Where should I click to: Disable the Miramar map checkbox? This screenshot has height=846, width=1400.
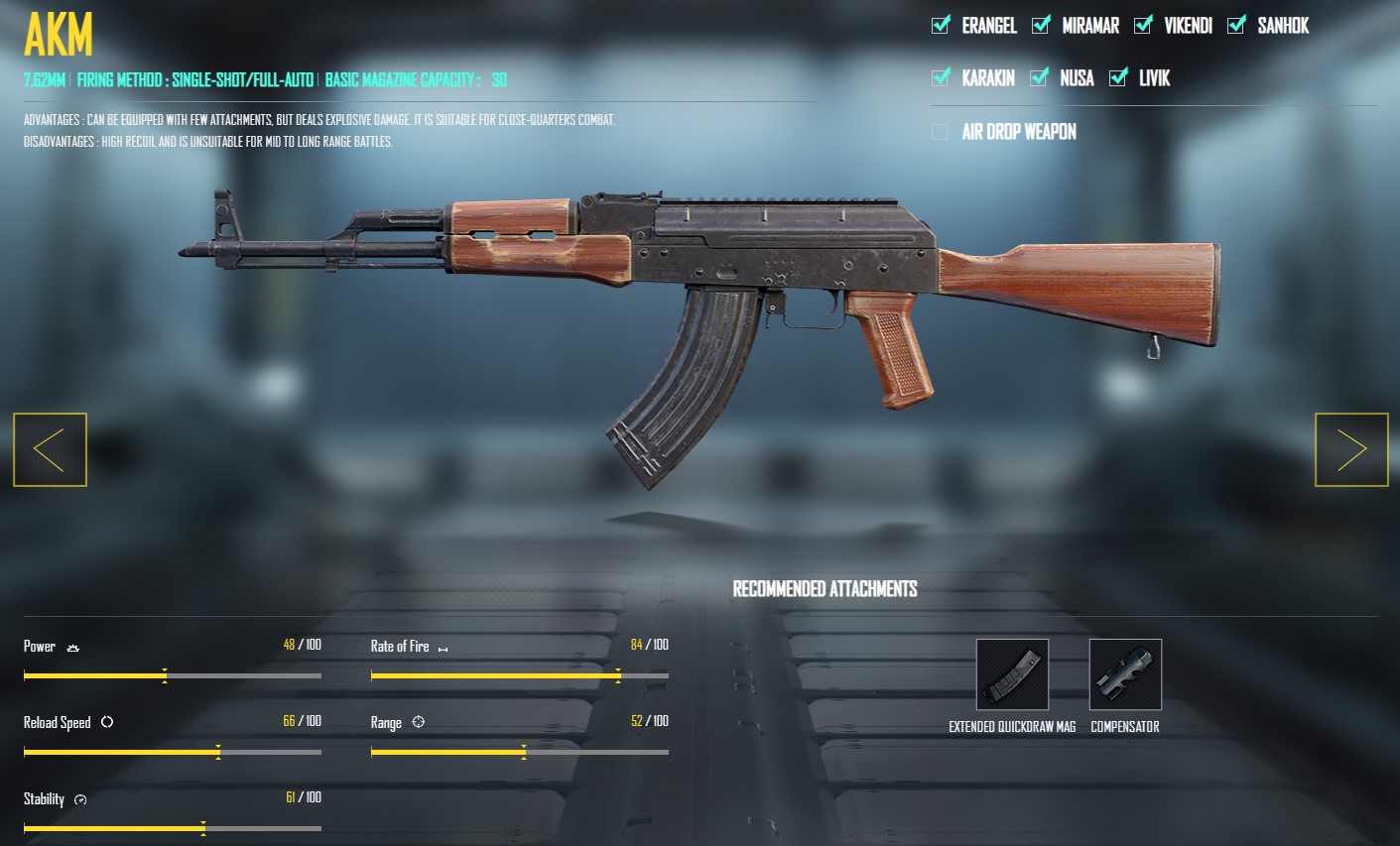[x=1040, y=26]
